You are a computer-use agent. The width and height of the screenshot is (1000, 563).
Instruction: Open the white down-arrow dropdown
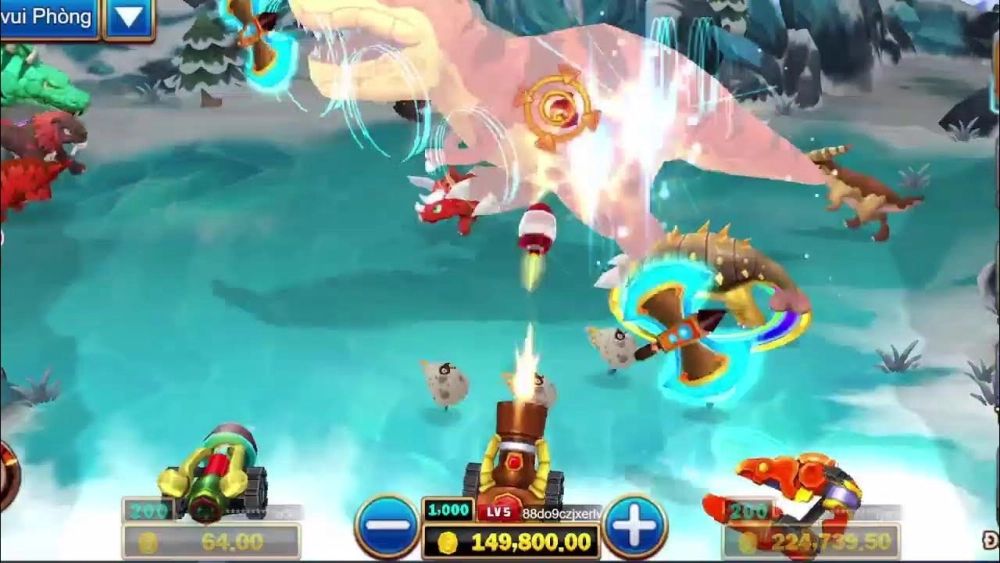pos(129,18)
